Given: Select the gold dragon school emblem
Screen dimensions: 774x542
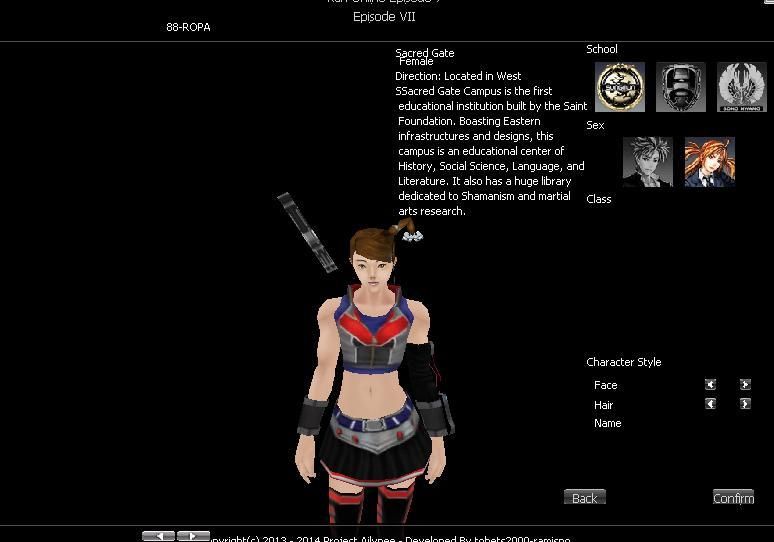Looking at the screenshot, I should [x=620, y=87].
